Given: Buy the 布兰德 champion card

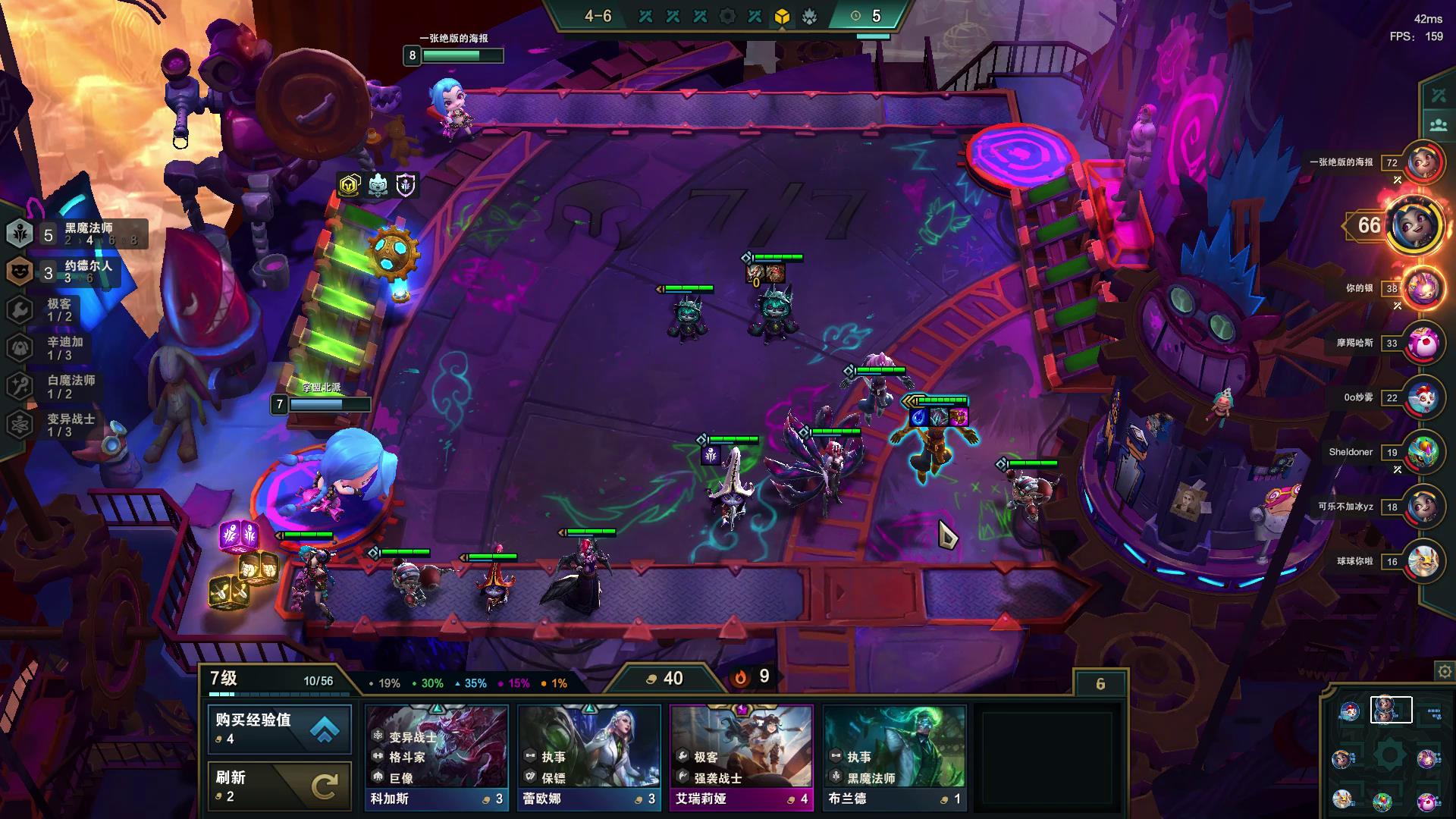Looking at the screenshot, I should click(894, 757).
